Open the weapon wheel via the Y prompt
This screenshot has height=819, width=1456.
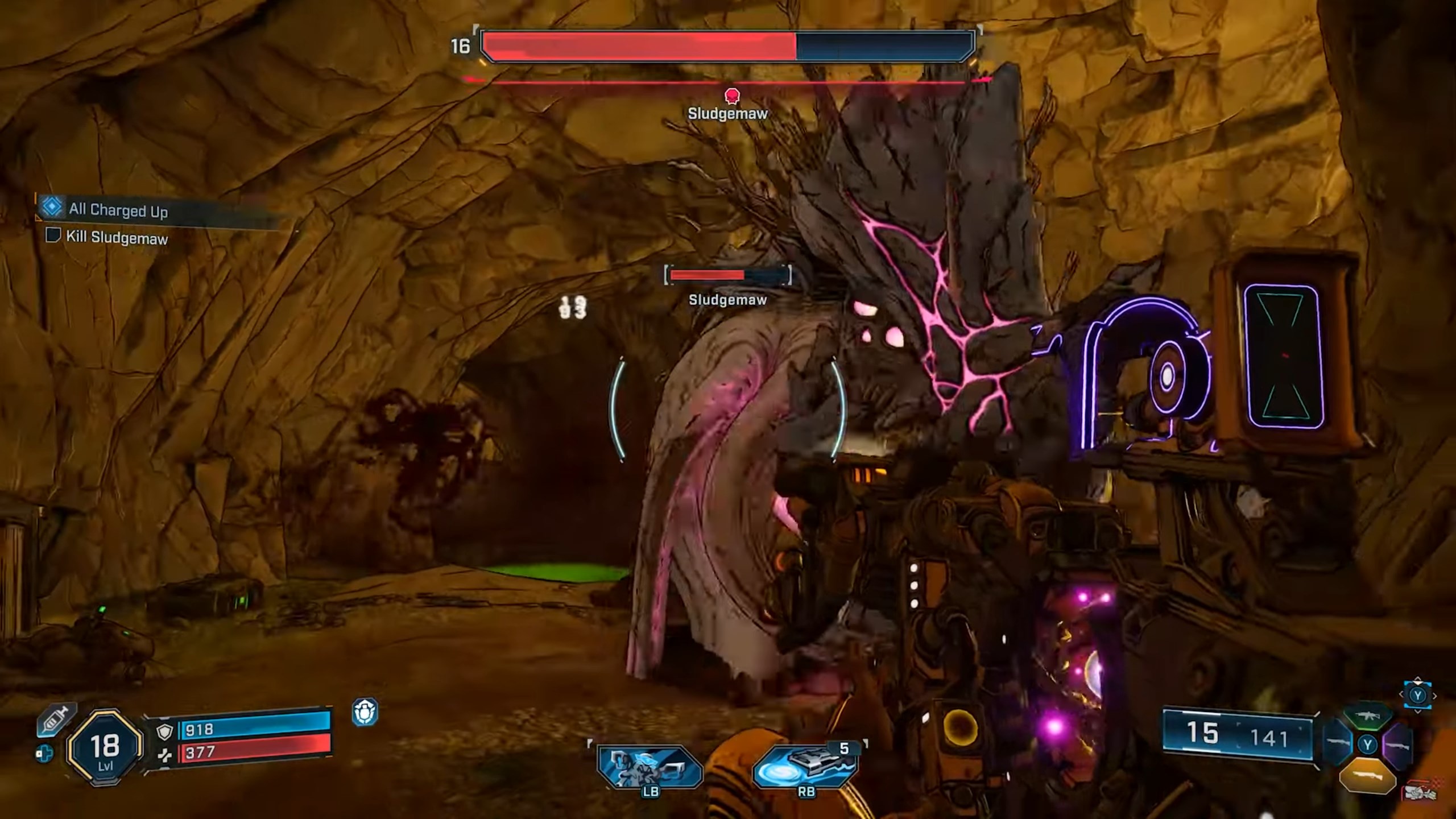[x=1418, y=696]
